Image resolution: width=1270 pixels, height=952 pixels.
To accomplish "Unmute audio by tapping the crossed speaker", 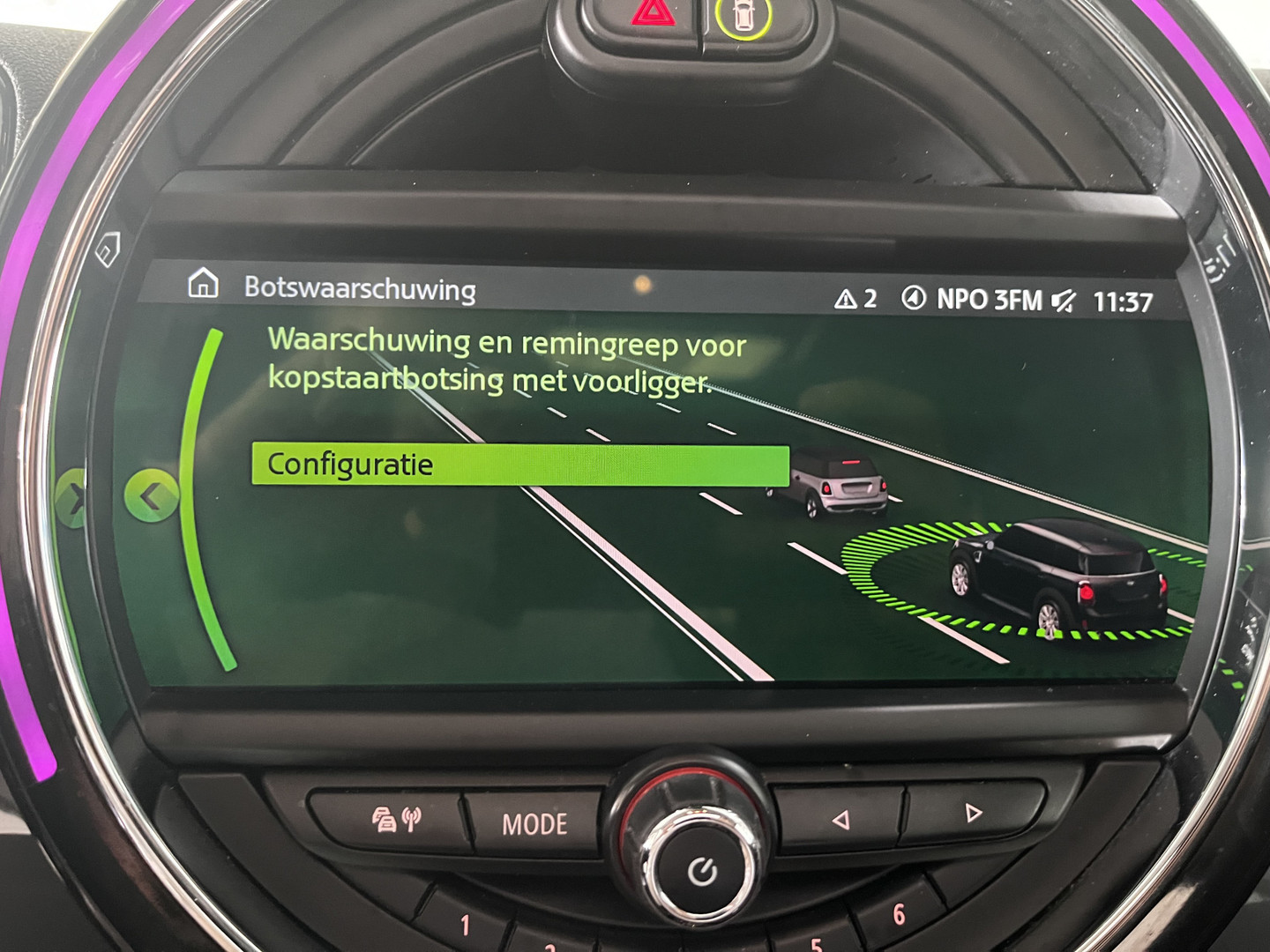I will tap(1064, 300).
